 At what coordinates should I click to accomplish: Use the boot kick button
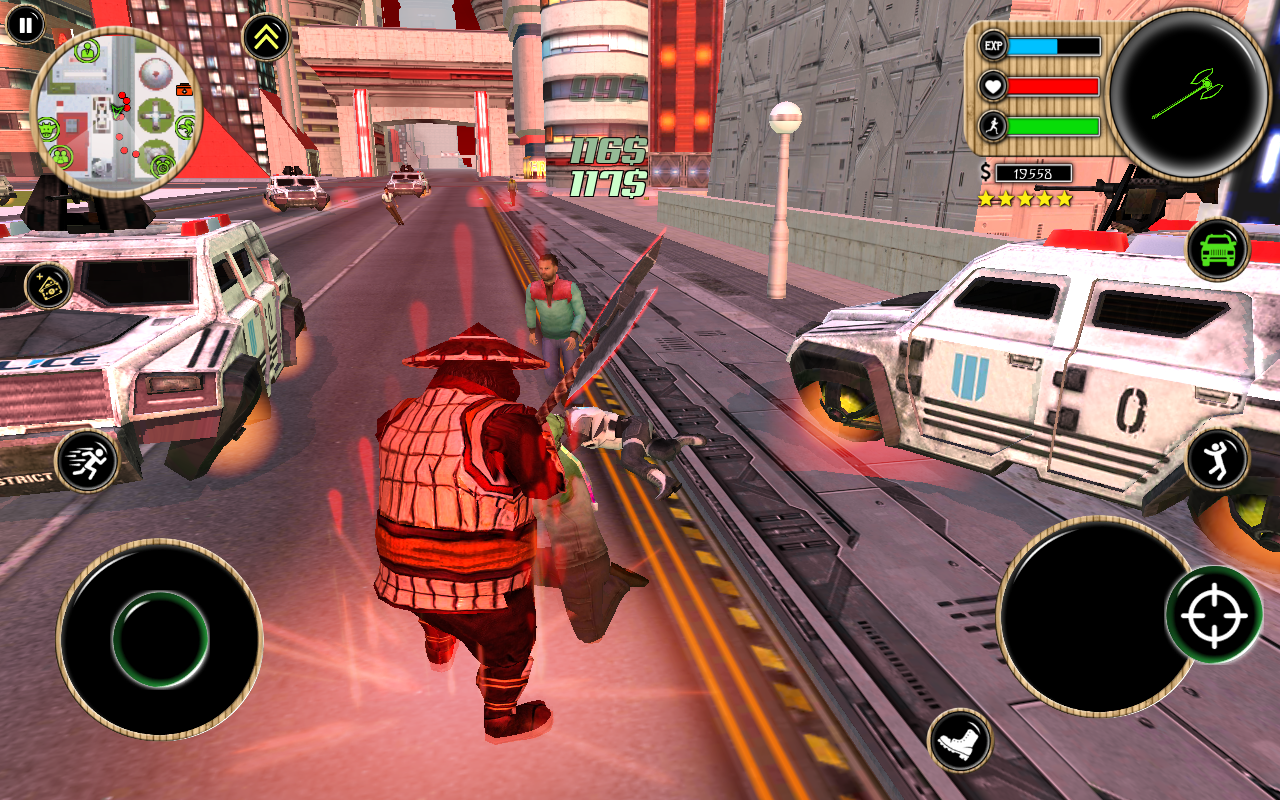960,741
